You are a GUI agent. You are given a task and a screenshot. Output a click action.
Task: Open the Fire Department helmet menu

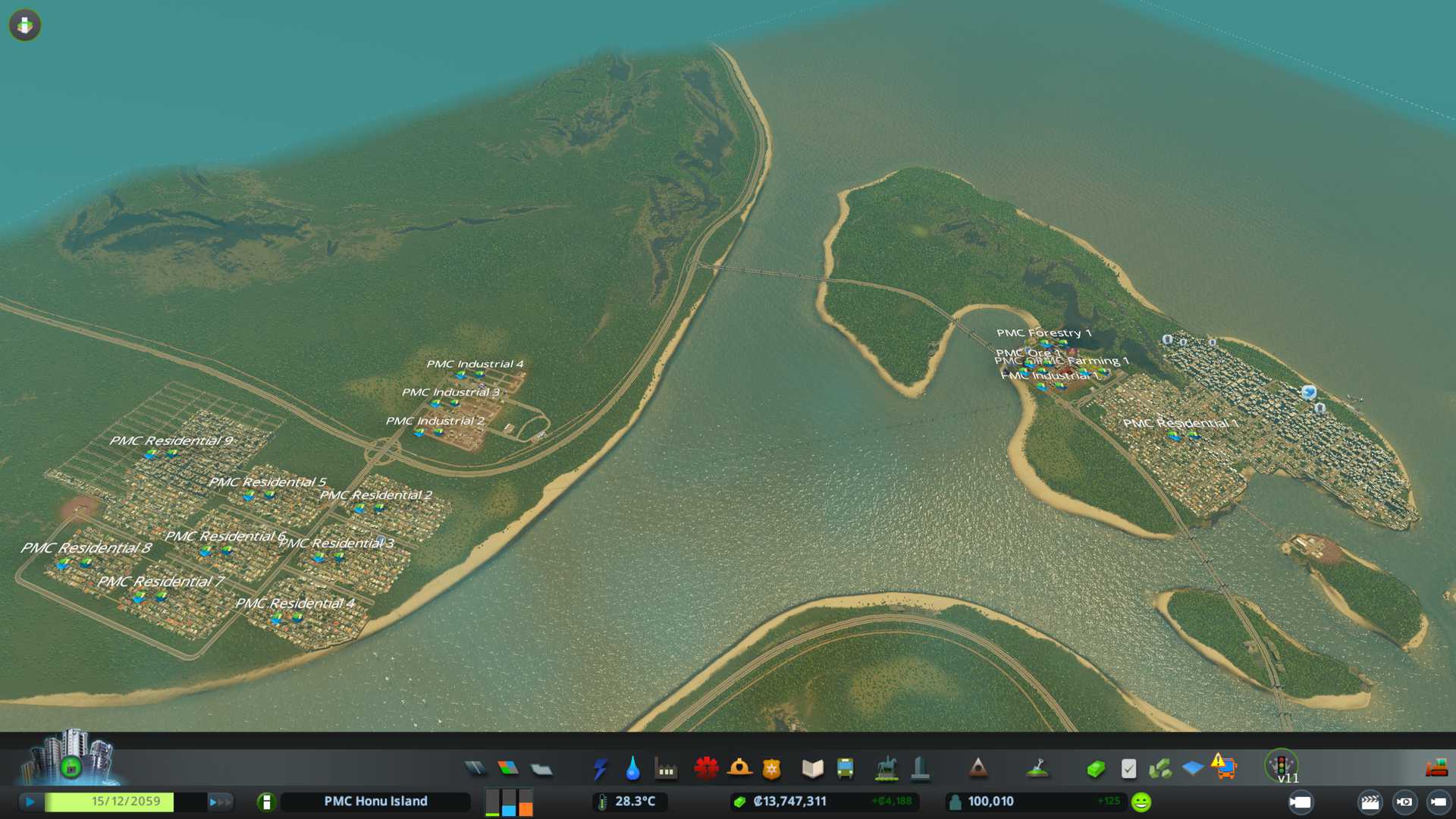(739, 768)
